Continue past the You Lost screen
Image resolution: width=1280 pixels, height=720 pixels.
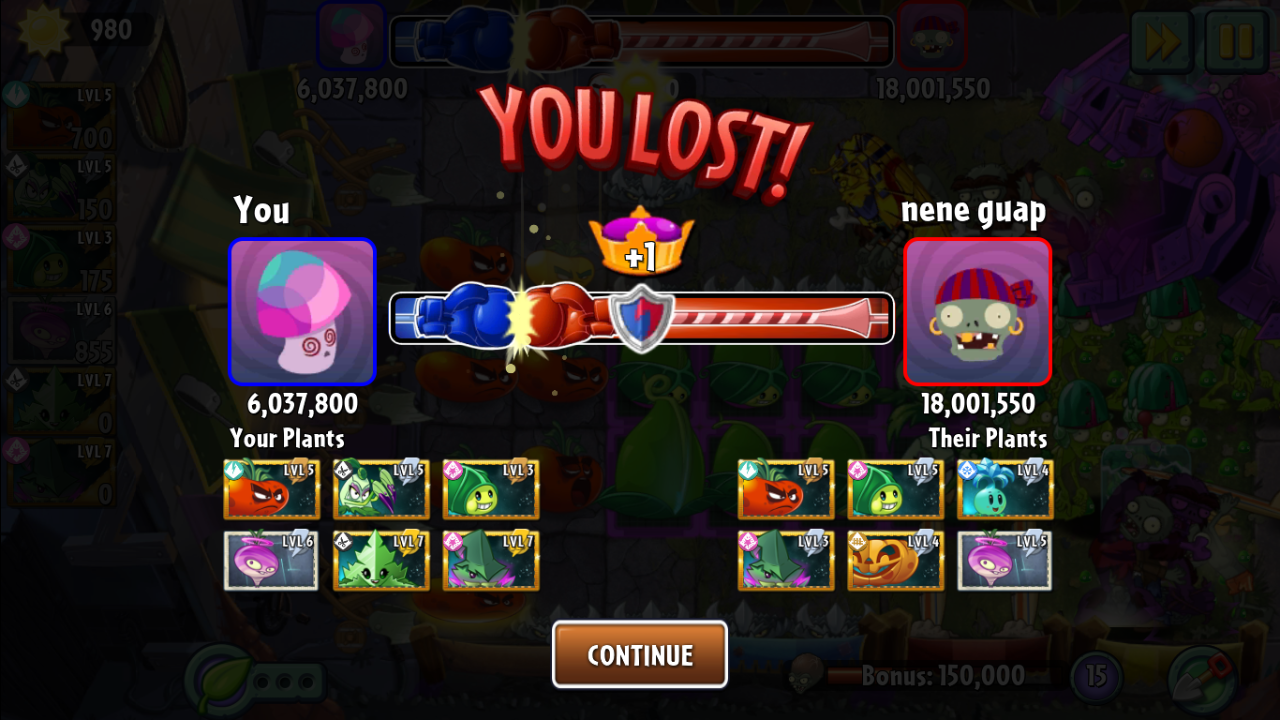click(x=639, y=655)
